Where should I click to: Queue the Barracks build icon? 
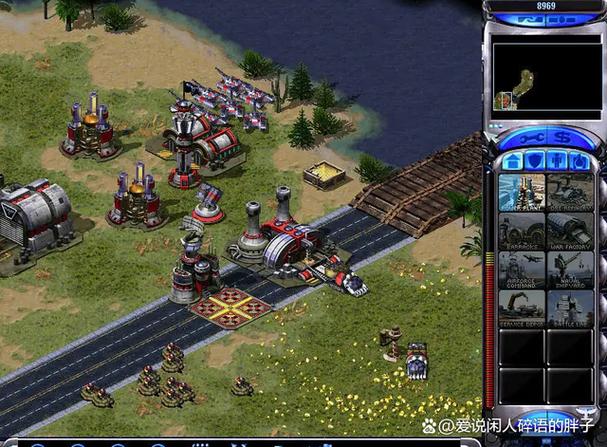521,231
